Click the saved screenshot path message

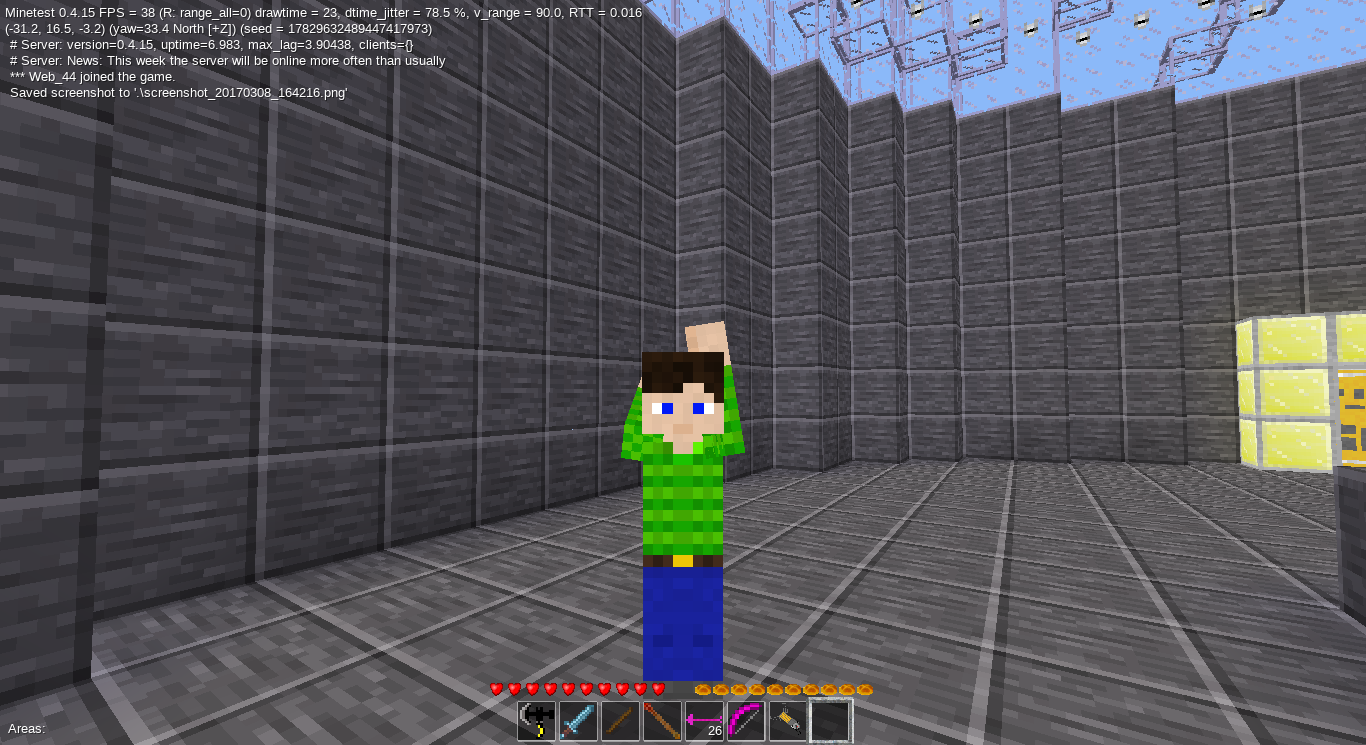click(x=178, y=91)
